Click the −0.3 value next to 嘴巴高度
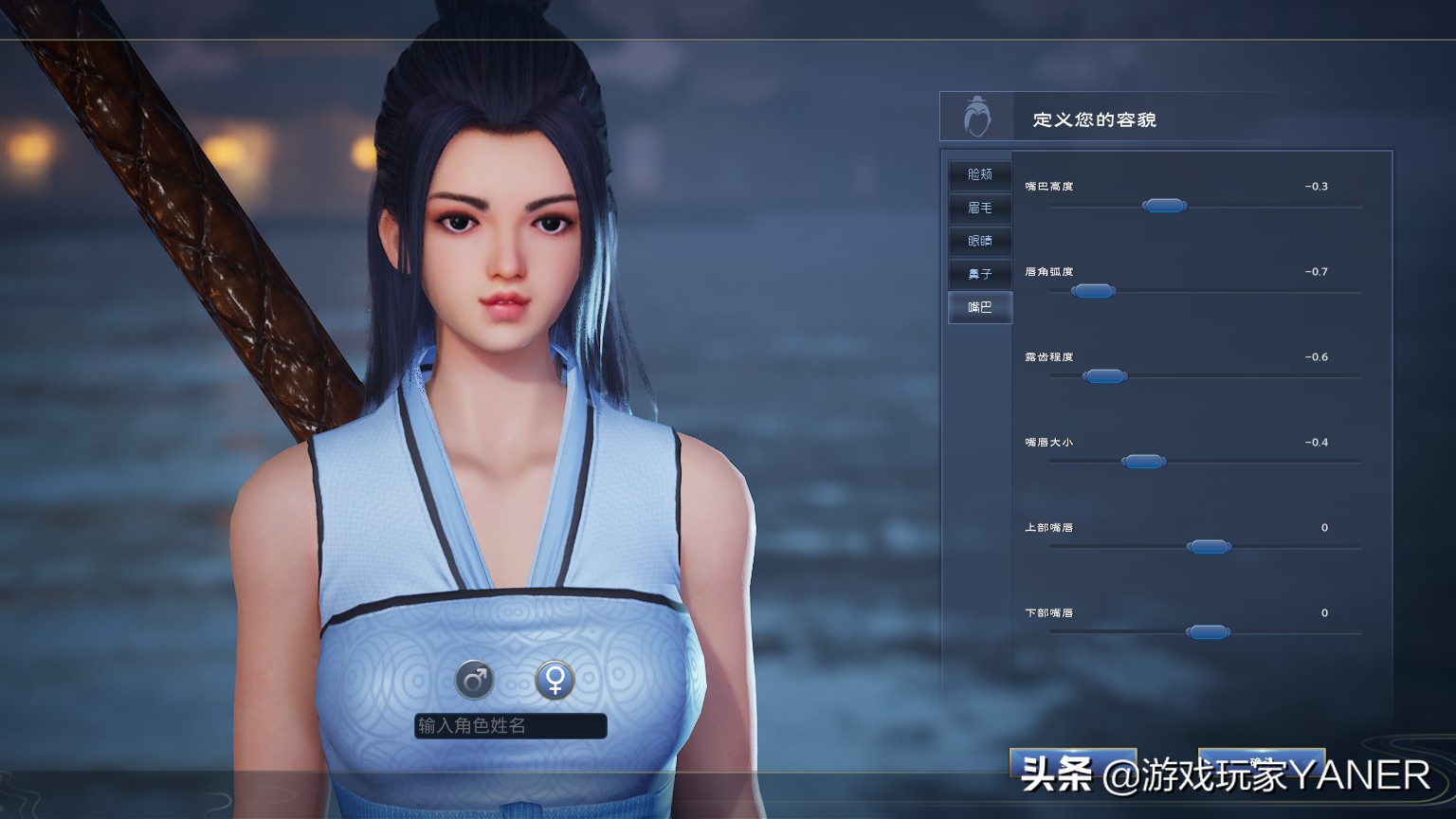Screen dimensions: 1456x819 pyautogui.click(x=1317, y=186)
